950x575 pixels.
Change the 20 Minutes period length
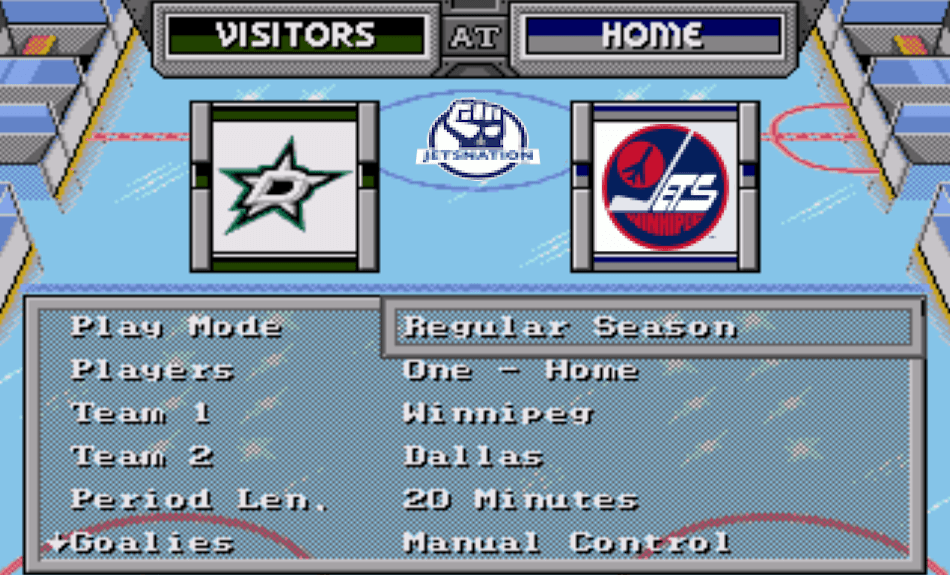coord(520,499)
